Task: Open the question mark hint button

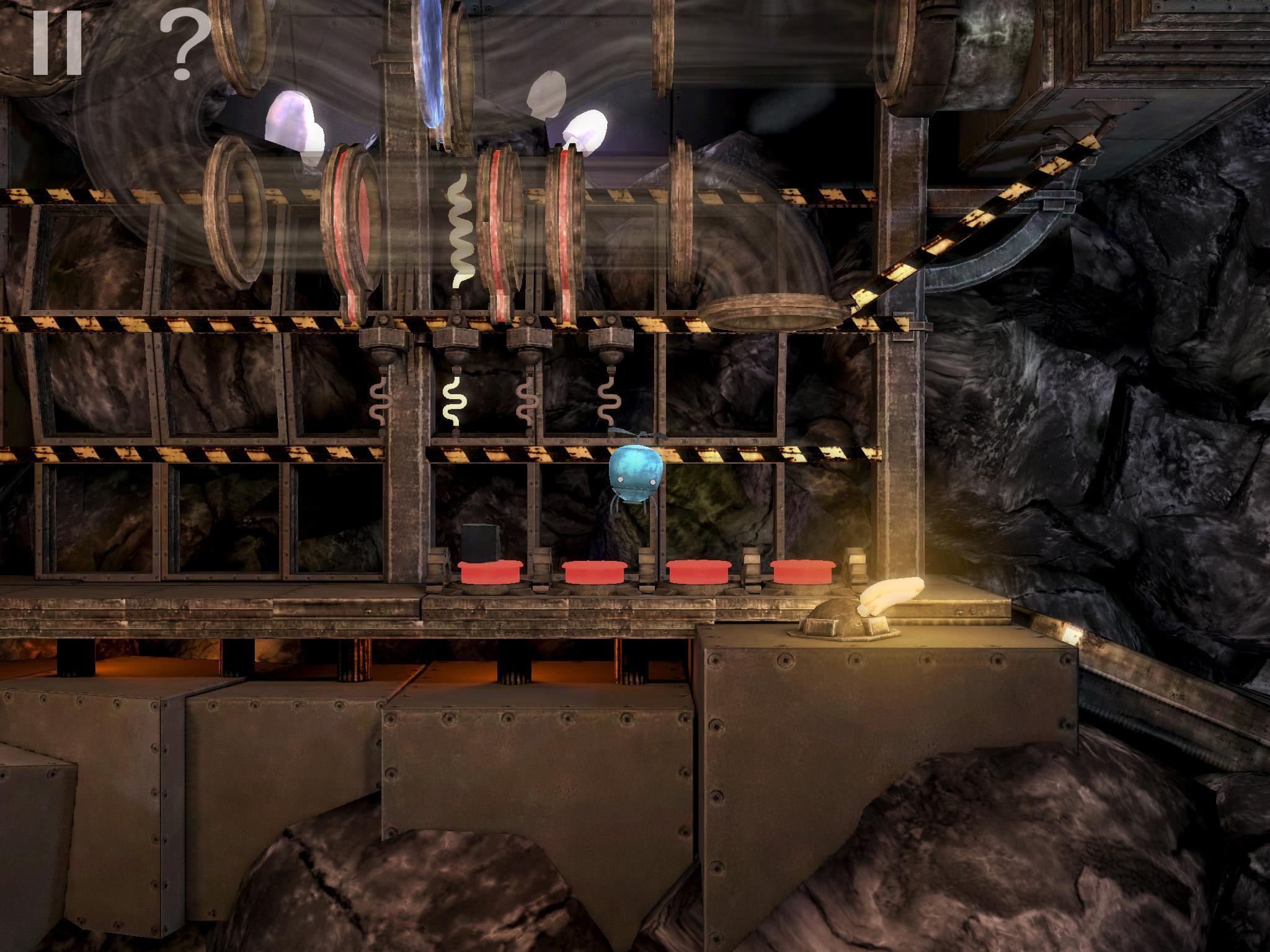Action: 184,45
